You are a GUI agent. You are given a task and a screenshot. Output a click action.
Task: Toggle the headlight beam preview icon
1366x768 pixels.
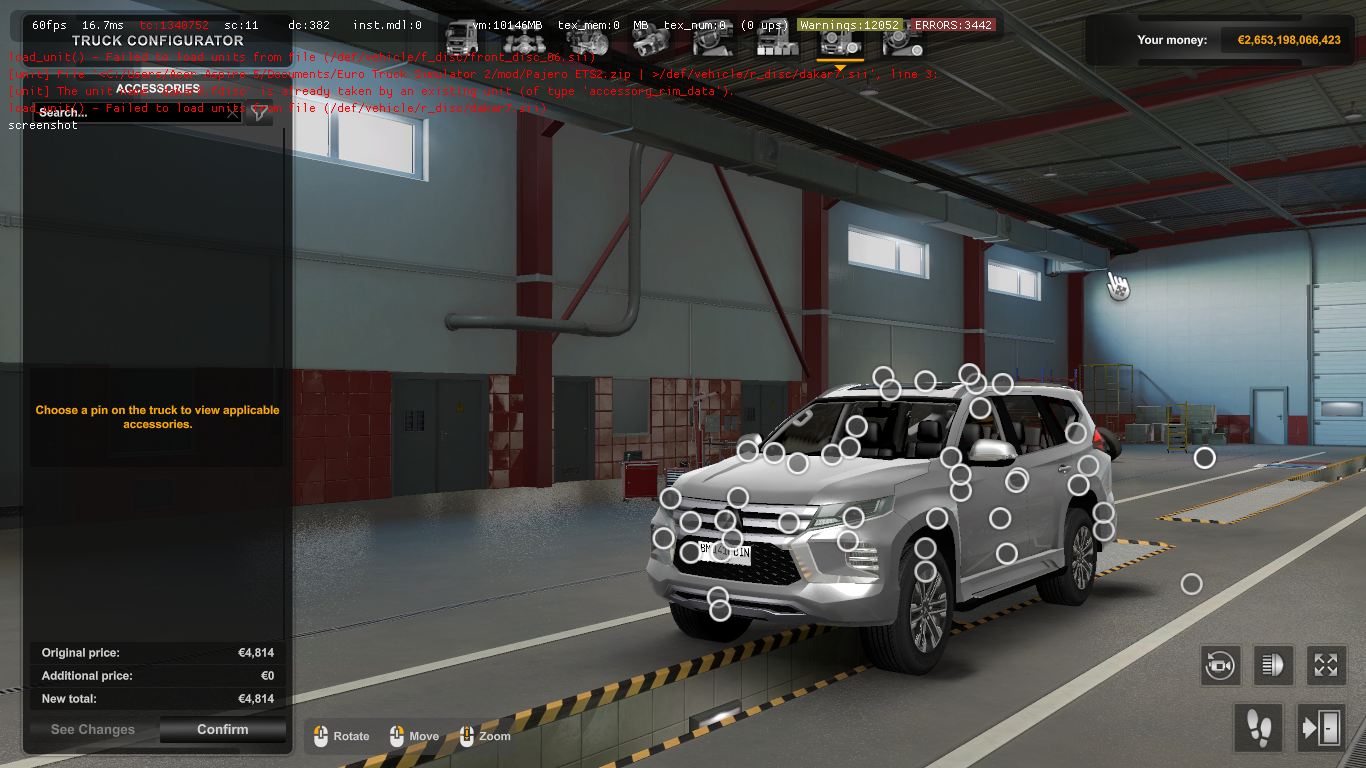coord(1272,665)
